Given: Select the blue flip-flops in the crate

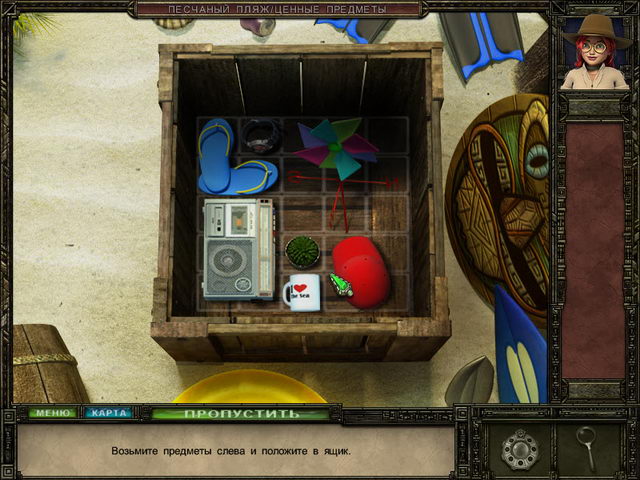Looking at the screenshot, I should 234,160.
